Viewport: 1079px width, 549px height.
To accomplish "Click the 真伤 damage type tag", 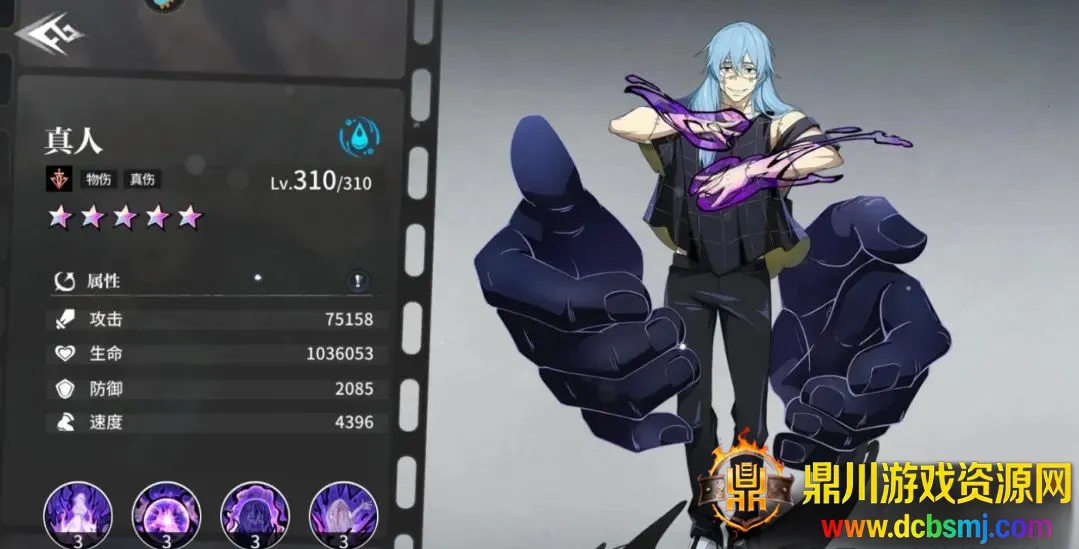I will pyautogui.click(x=141, y=180).
